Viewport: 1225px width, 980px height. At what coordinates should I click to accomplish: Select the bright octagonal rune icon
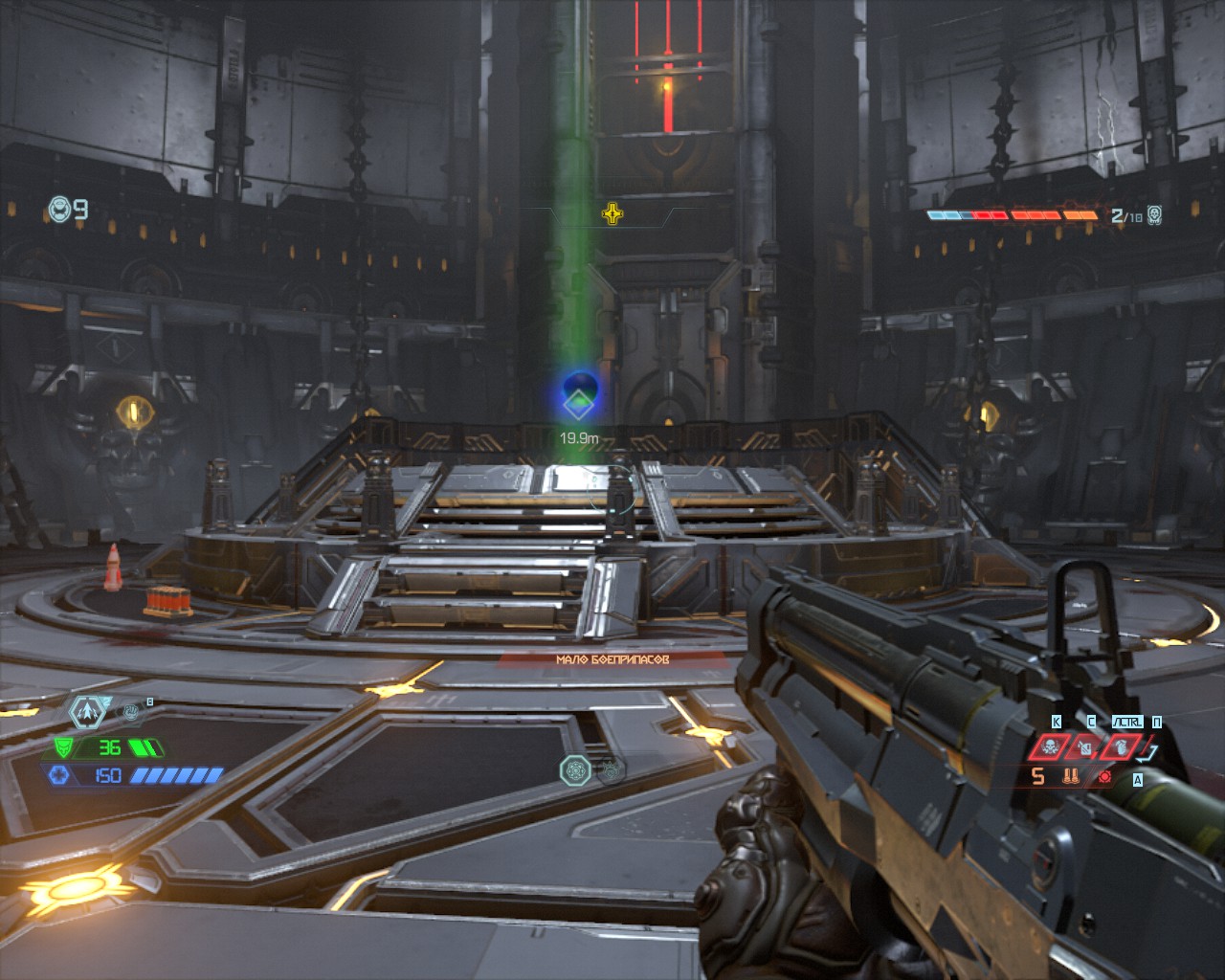pos(574,768)
